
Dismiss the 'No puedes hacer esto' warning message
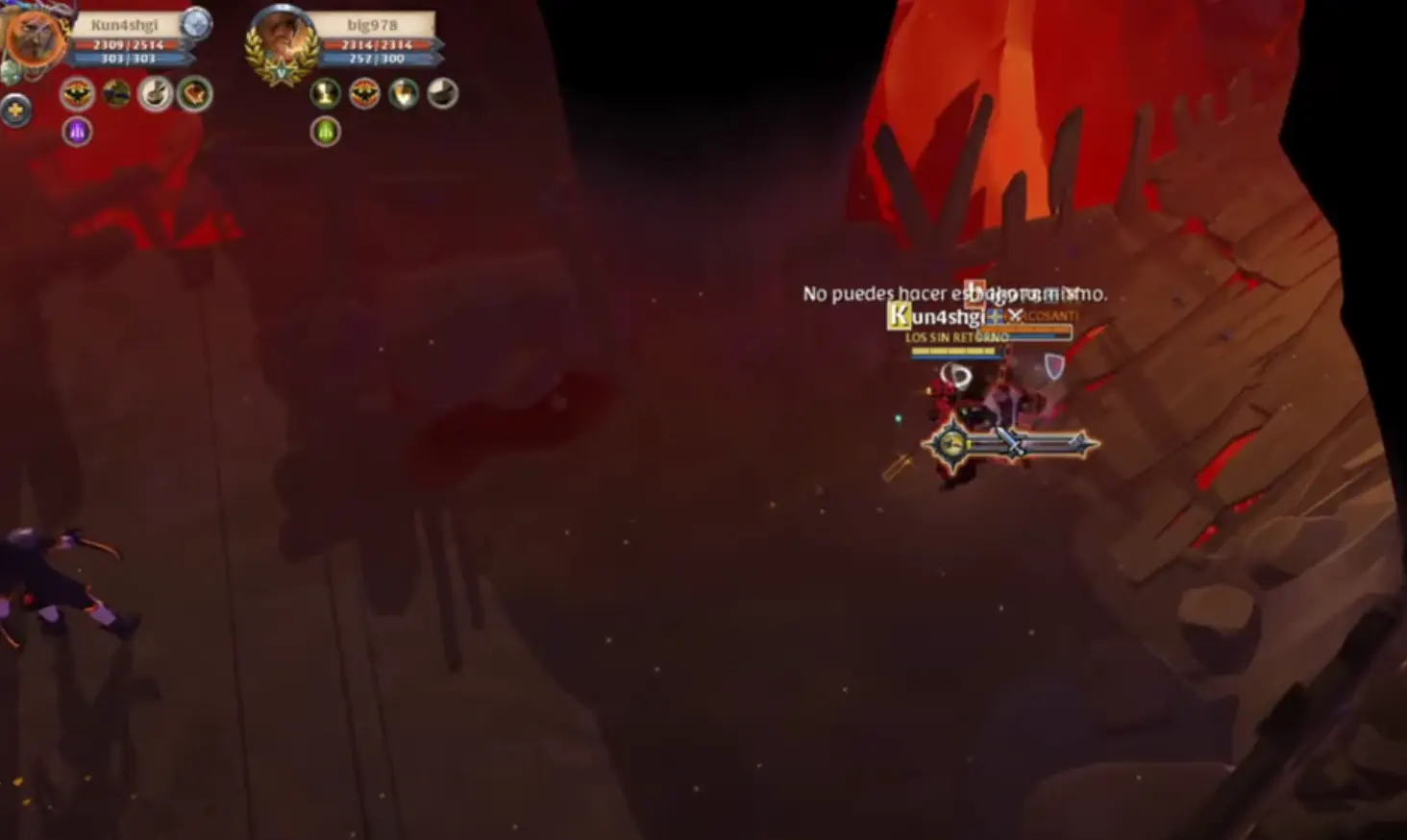957,293
